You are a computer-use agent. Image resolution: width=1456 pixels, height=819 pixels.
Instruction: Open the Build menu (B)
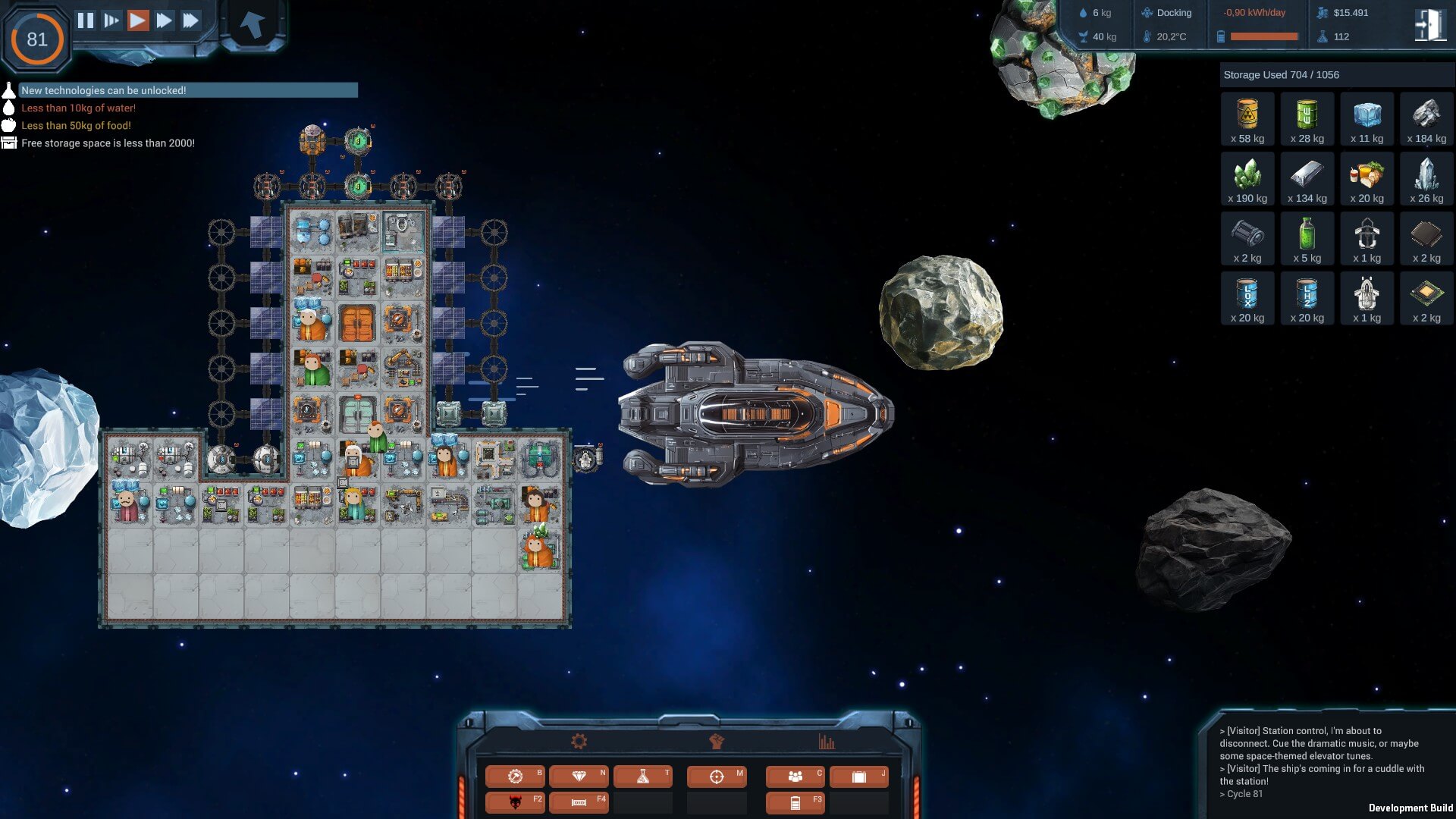point(514,776)
